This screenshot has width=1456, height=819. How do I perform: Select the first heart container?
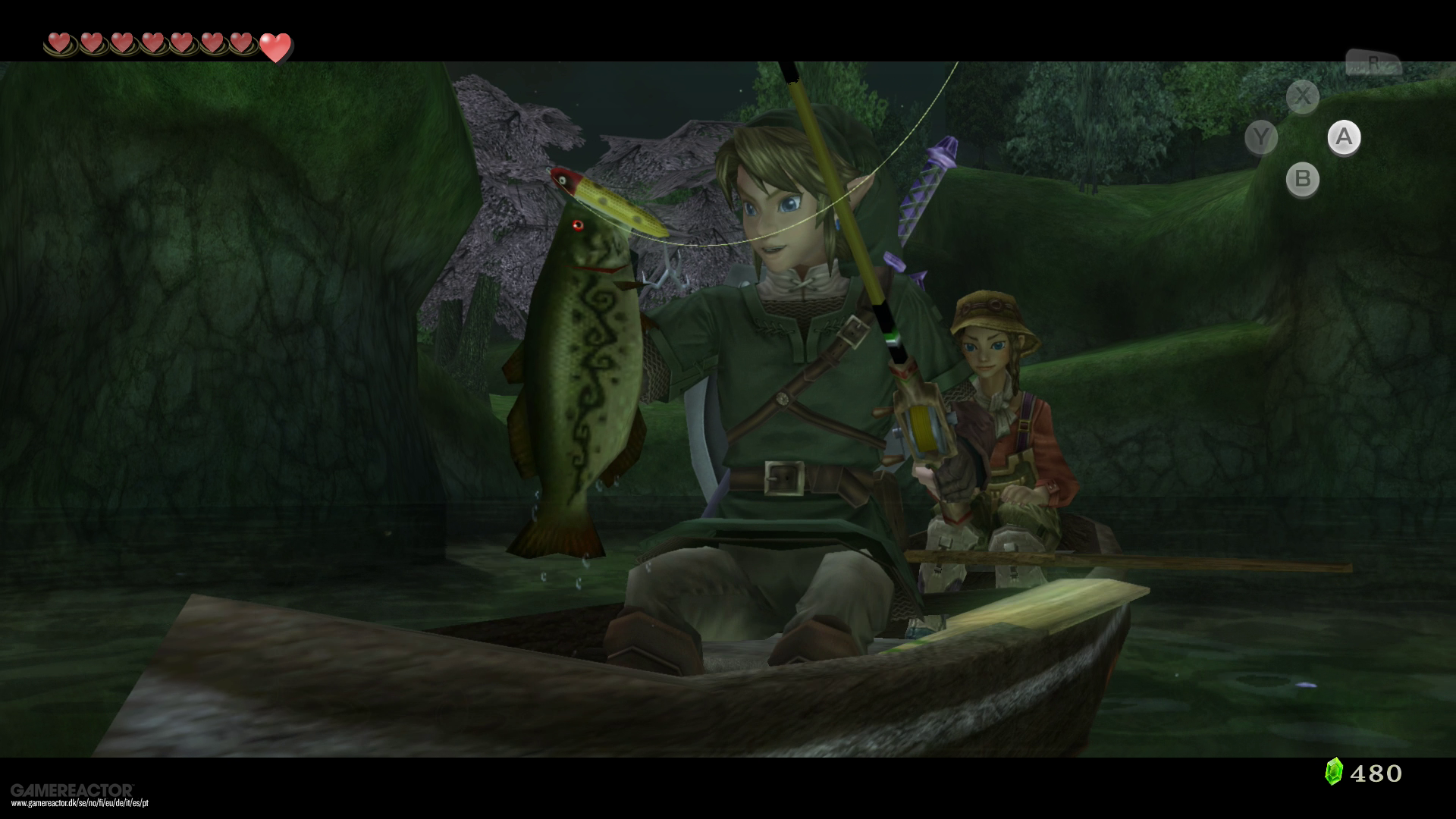pos(60,43)
